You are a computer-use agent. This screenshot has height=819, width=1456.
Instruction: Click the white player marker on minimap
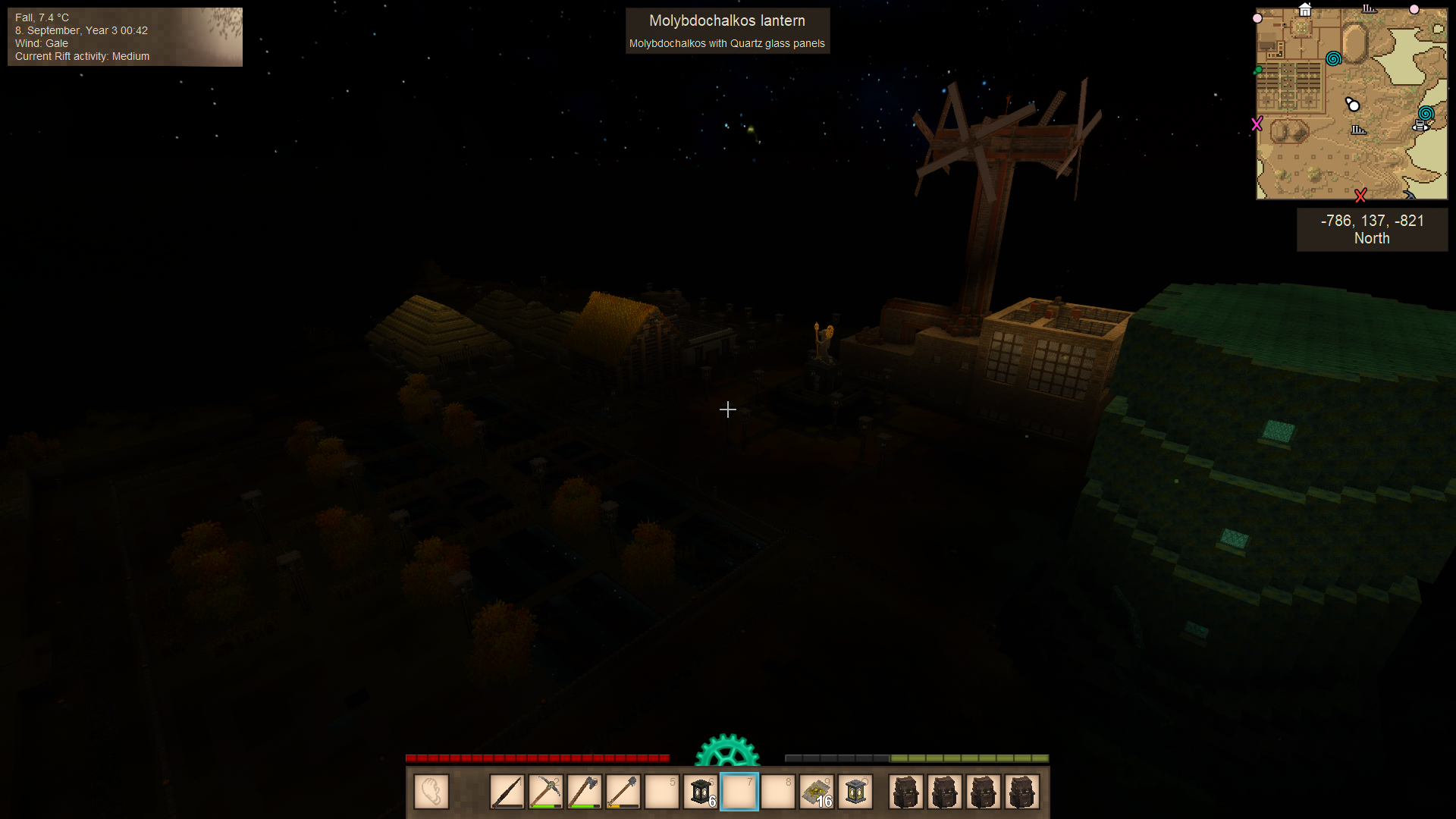tap(1353, 105)
